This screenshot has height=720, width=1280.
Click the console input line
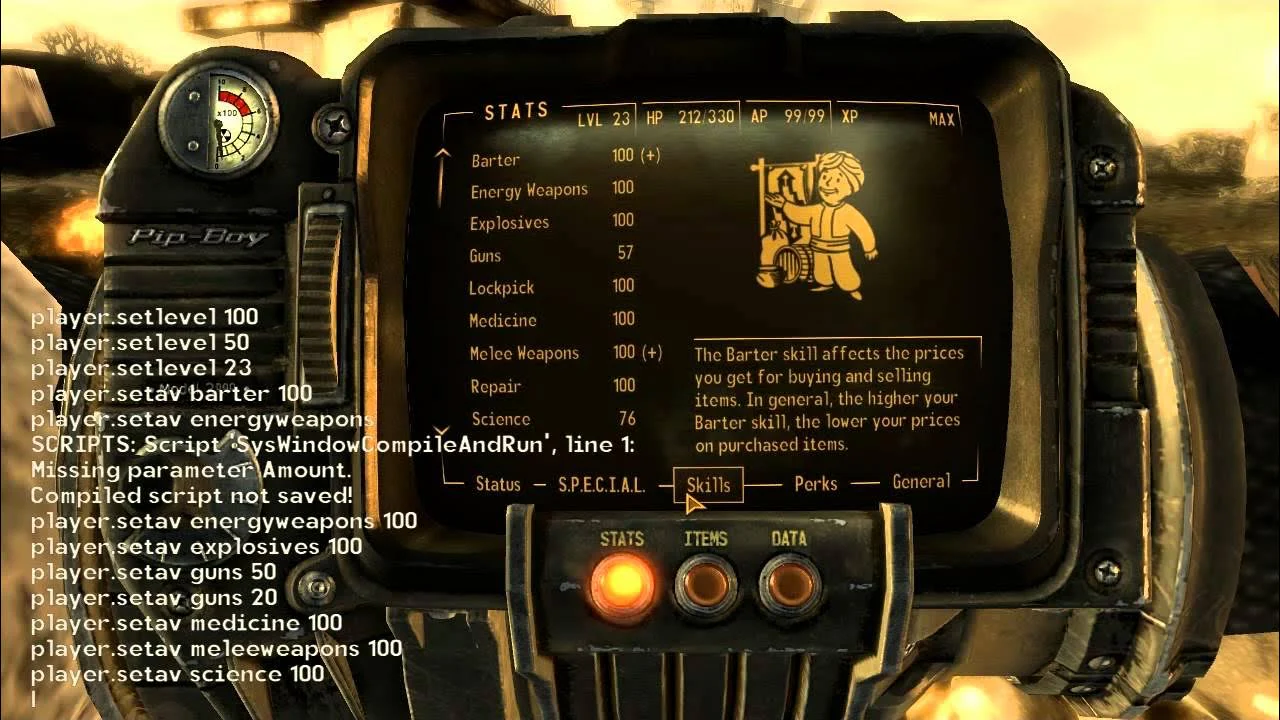(35, 700)
